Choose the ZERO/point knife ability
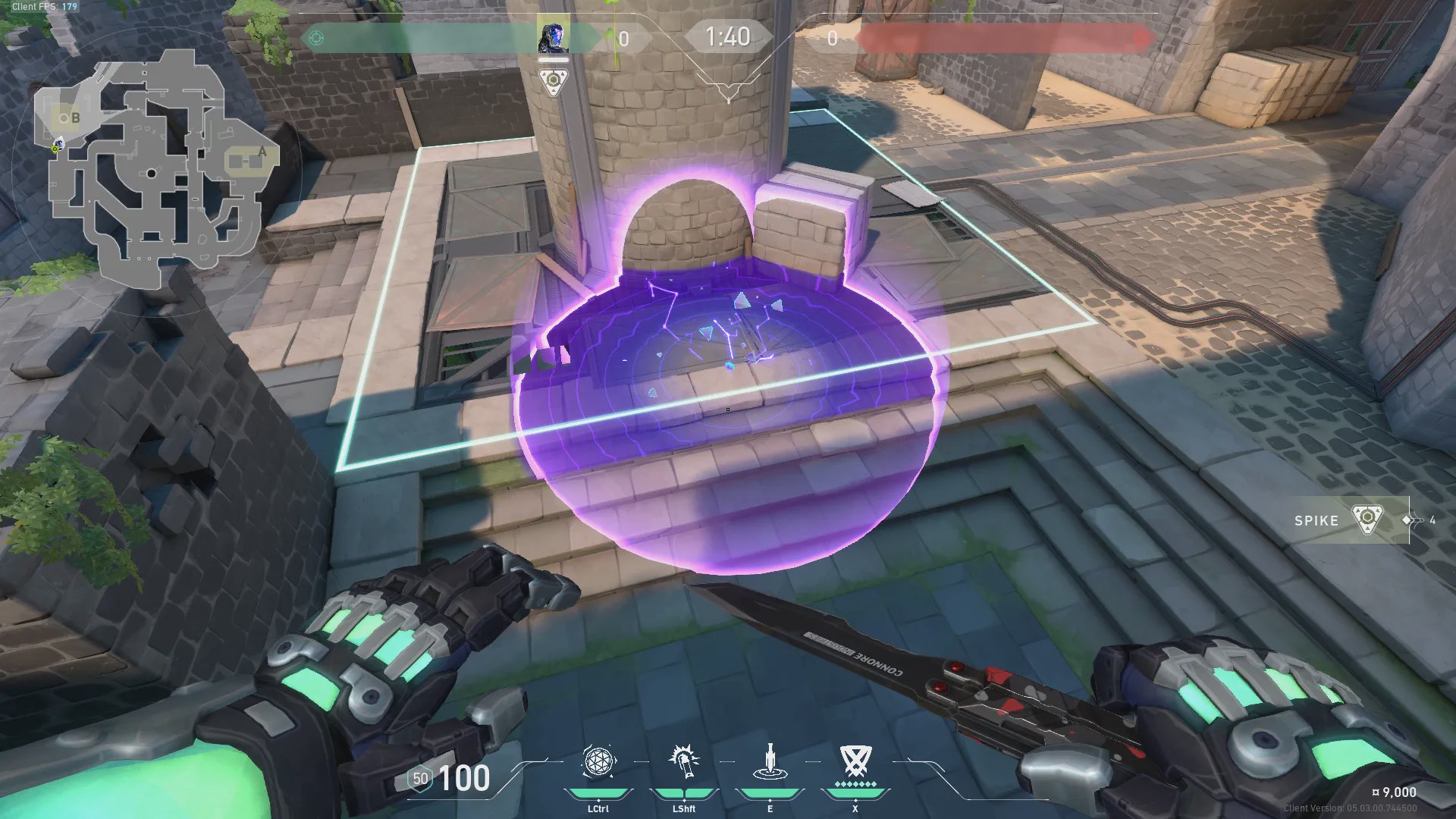 [770, 761]
